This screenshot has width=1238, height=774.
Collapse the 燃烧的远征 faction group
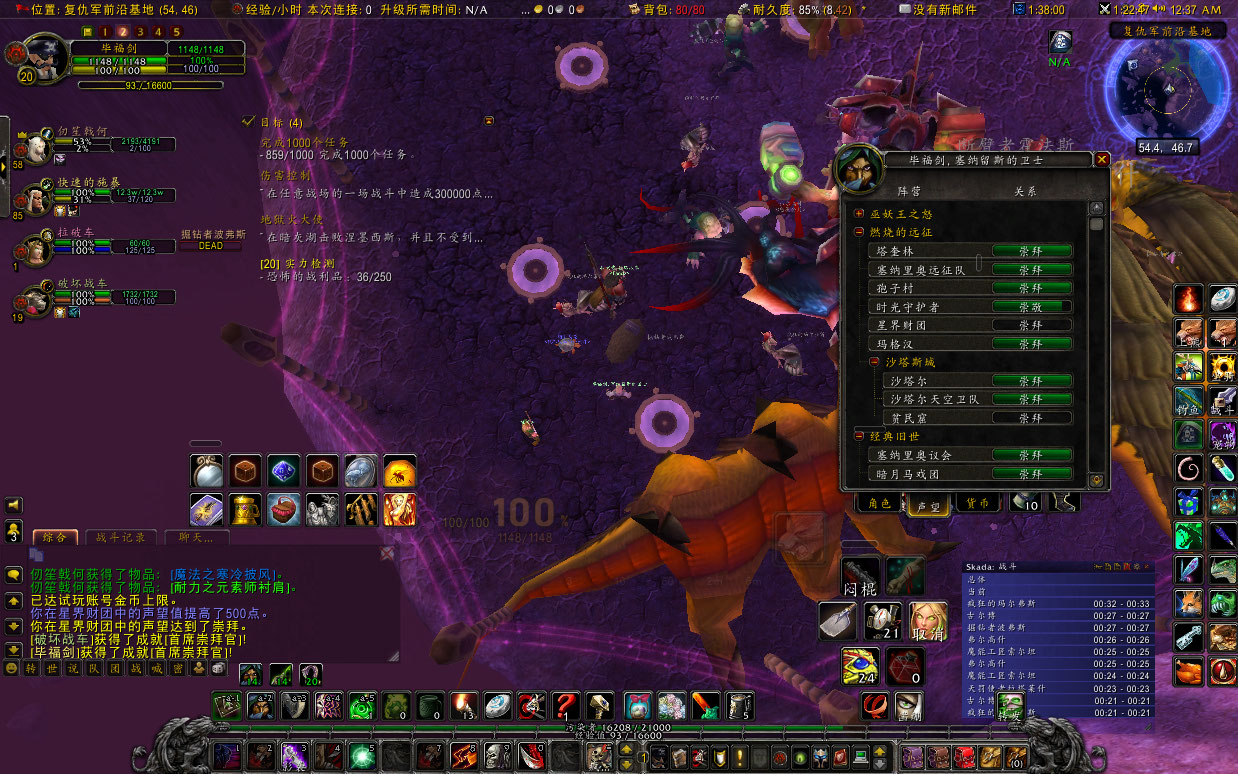pos(859,232)
